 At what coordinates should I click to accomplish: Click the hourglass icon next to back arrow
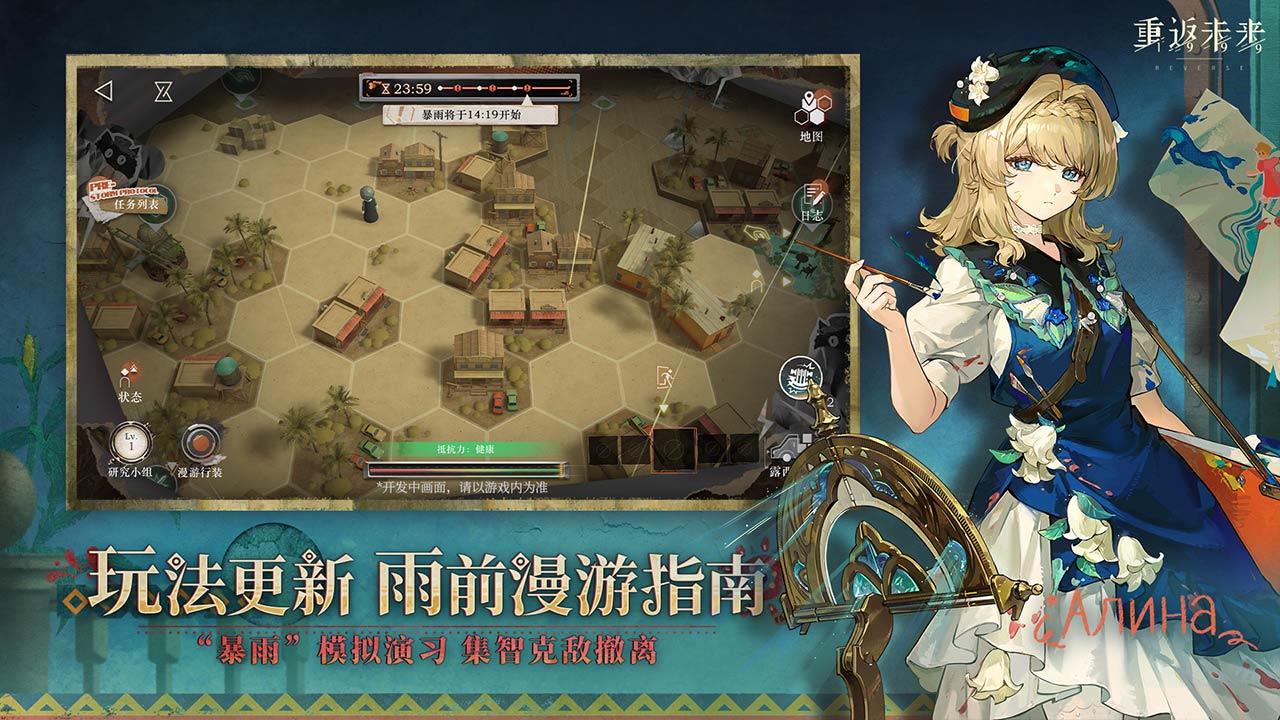coord(163,89)
